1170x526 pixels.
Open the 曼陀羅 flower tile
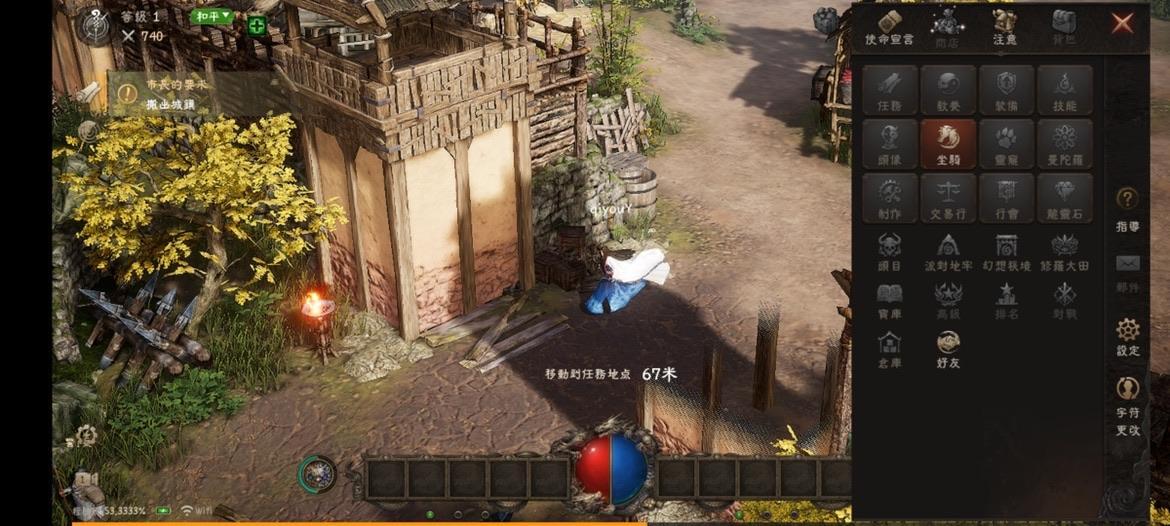click(1064, 144)
